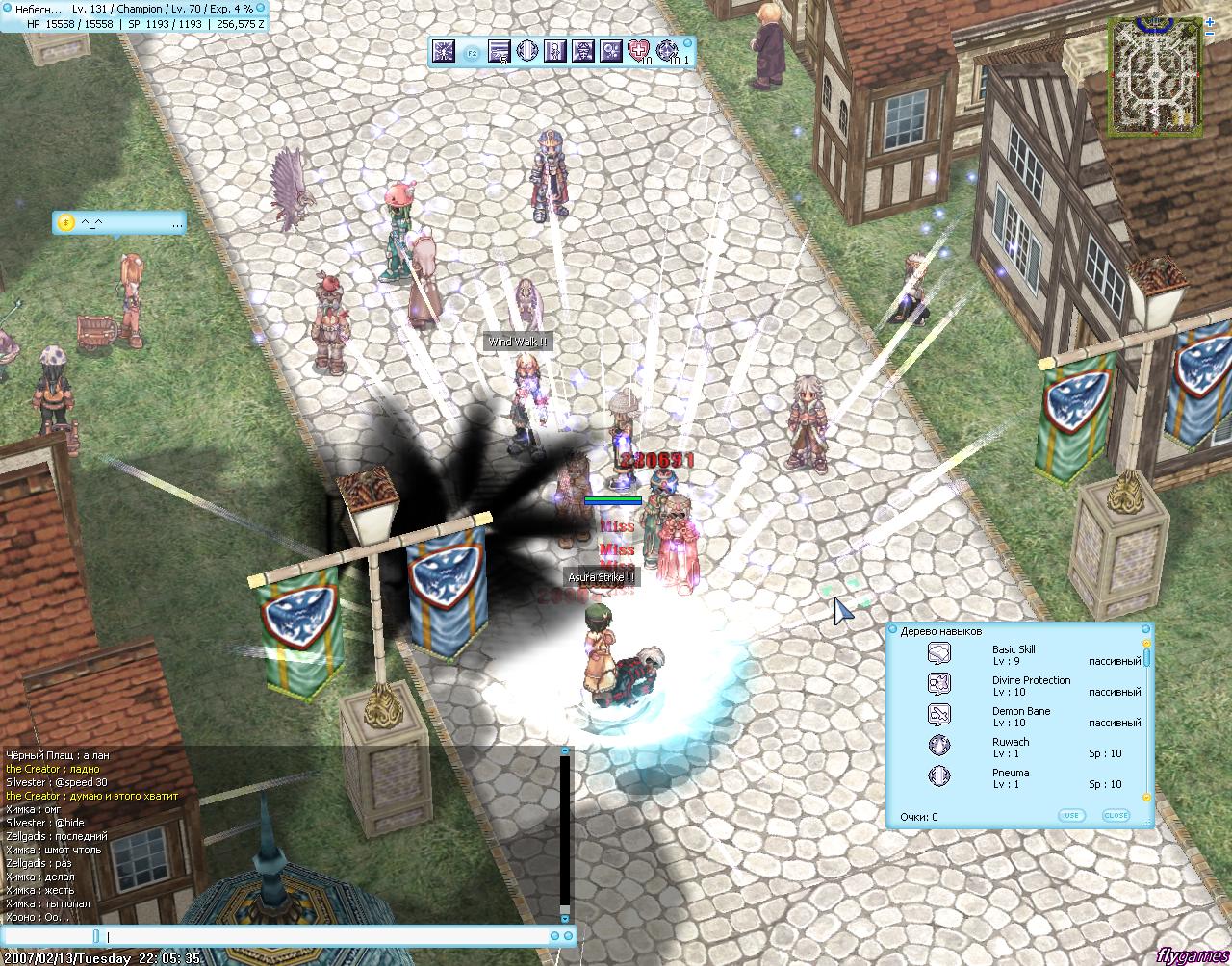1232x966 pixels.
Task: Zoom in the minimap with plus button
Action: coord(1209,22)
